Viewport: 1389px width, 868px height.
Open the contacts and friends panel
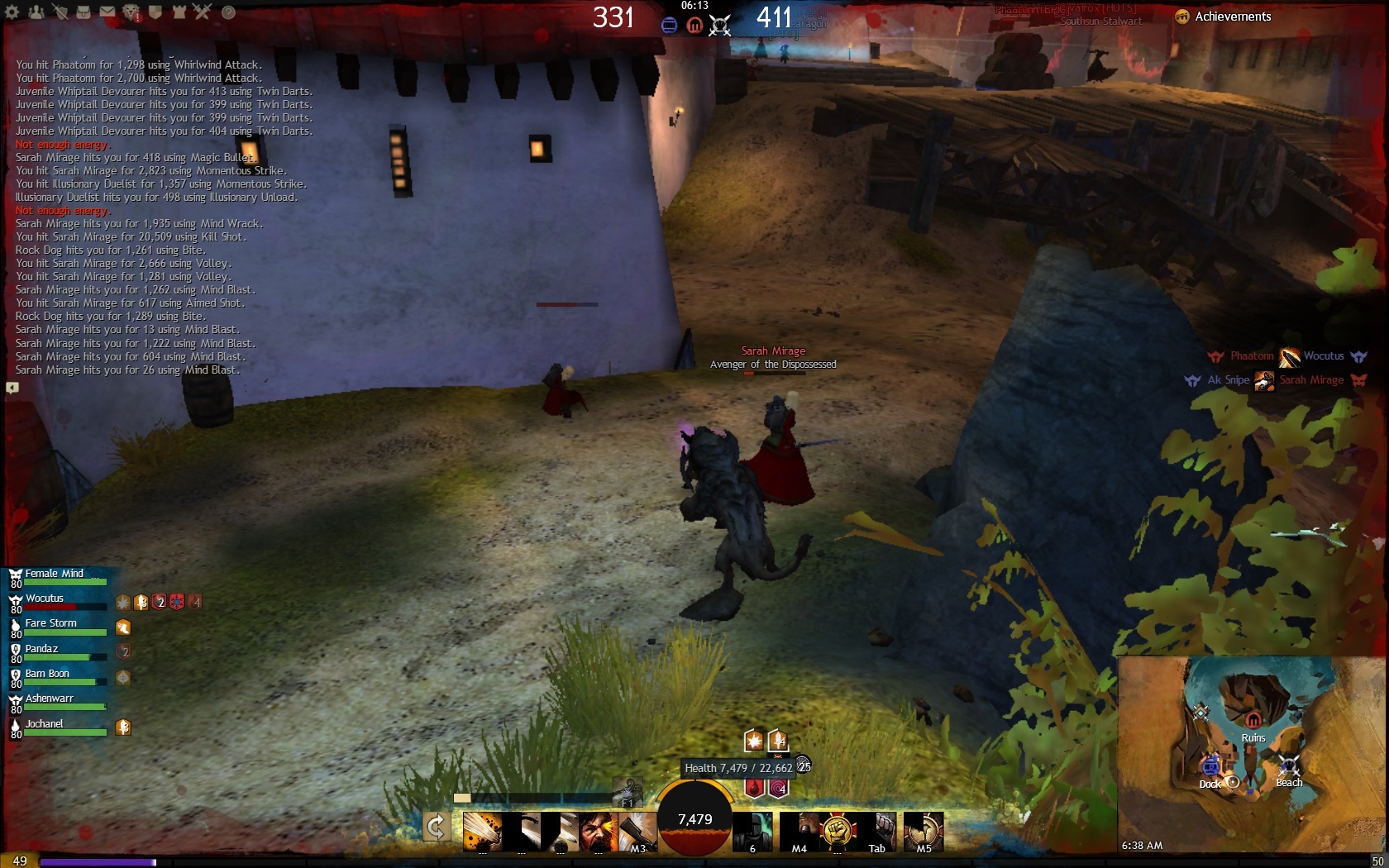click(x=36, y=12)
